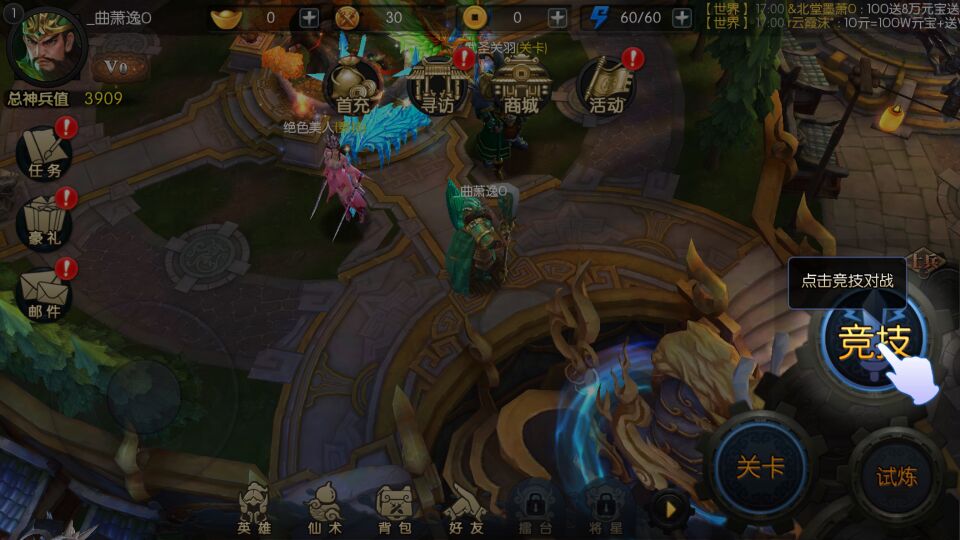Open the 首充 first-recharge offer
The width and height of the screenshot is (960, 540).
pos(353,85)
